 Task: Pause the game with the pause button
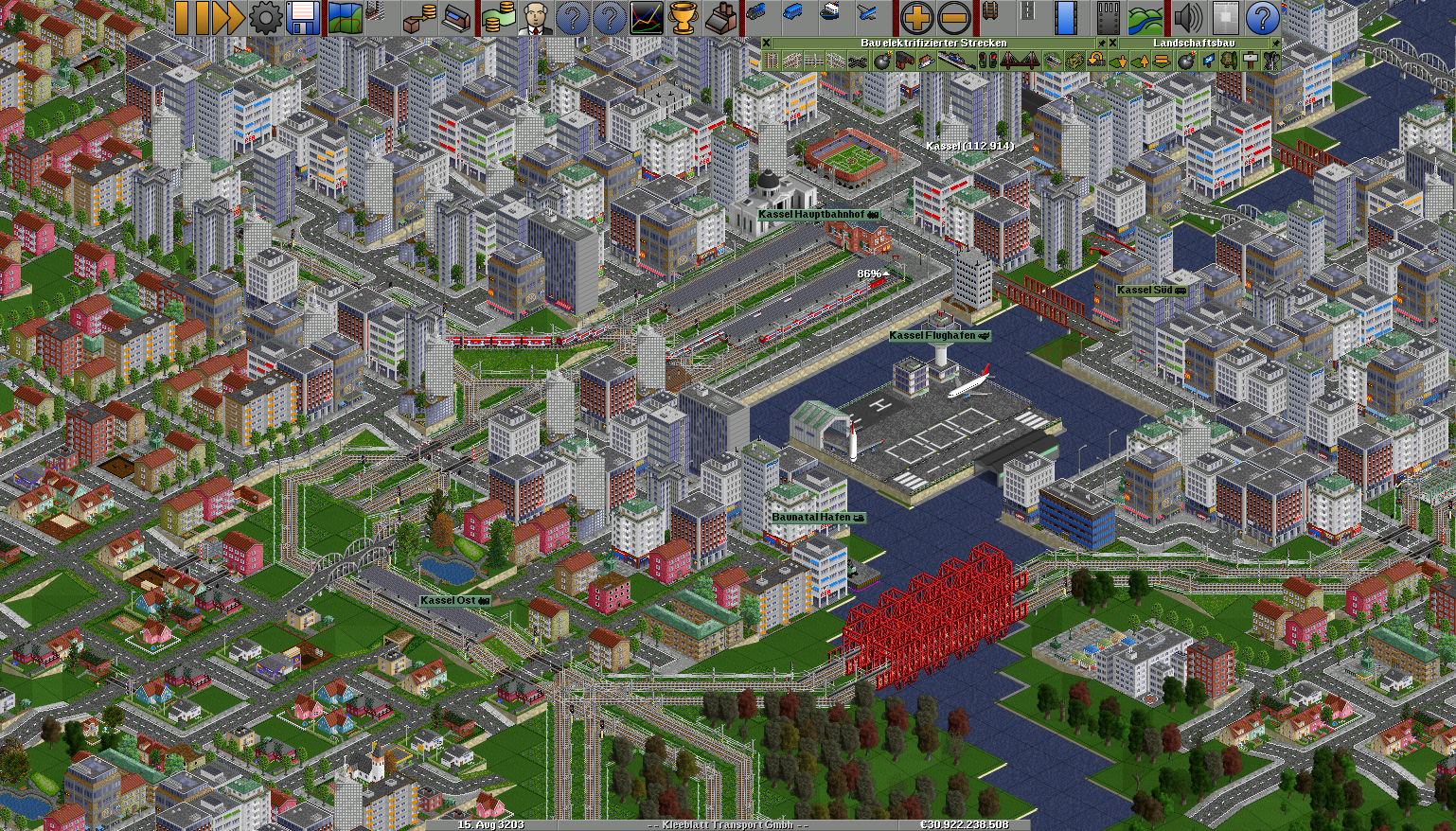(182, 18)
